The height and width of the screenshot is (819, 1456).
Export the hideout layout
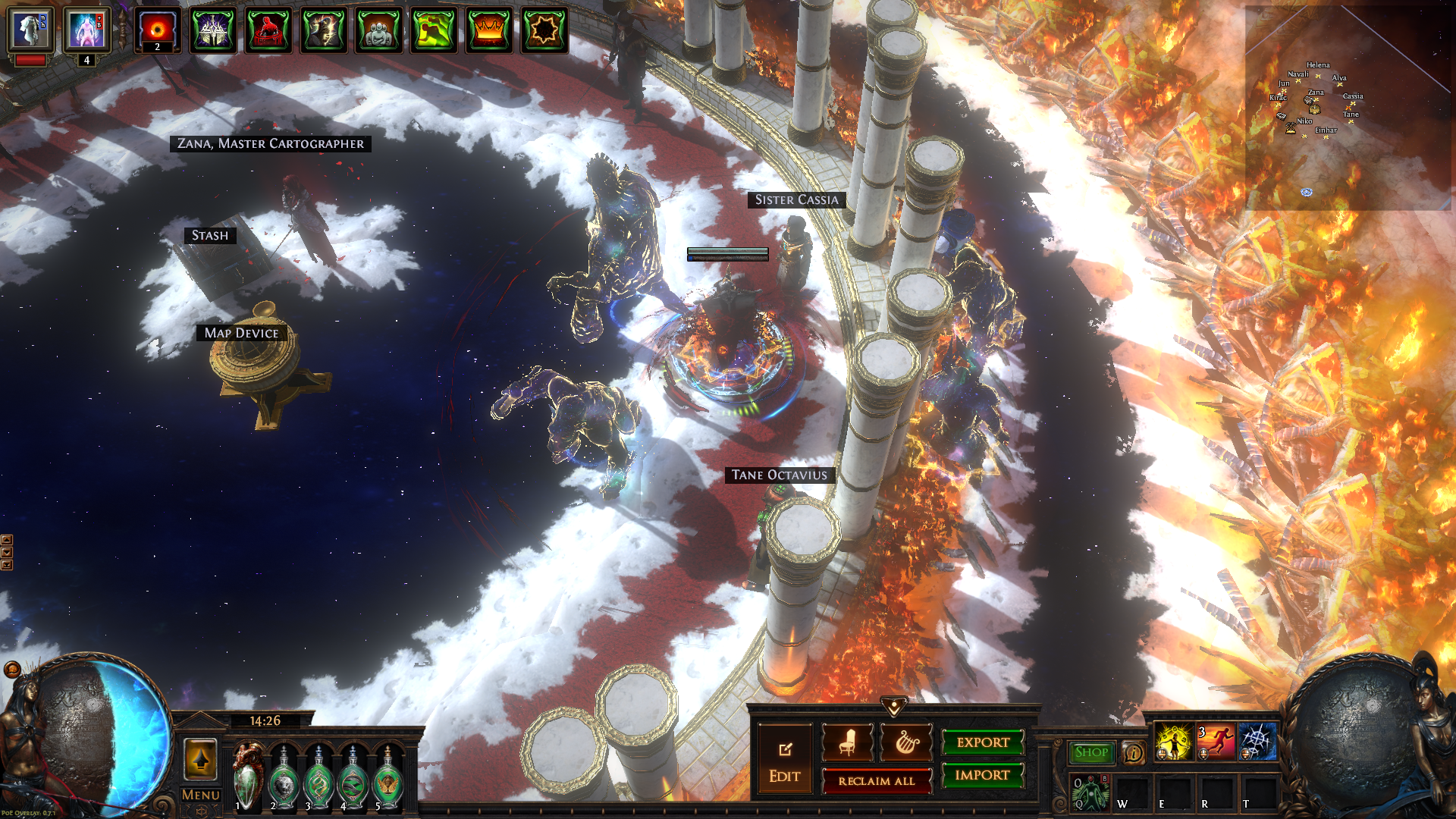point(983,742)
